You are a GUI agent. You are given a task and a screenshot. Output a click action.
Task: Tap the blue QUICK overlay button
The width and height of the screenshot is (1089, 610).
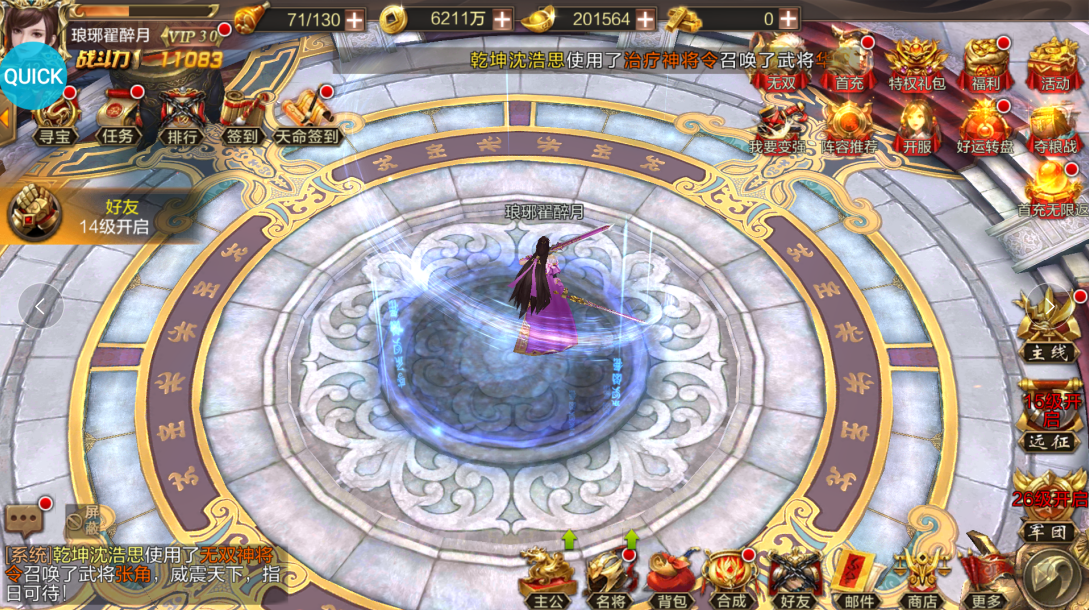pyautogui.click(x=34, y=76)
